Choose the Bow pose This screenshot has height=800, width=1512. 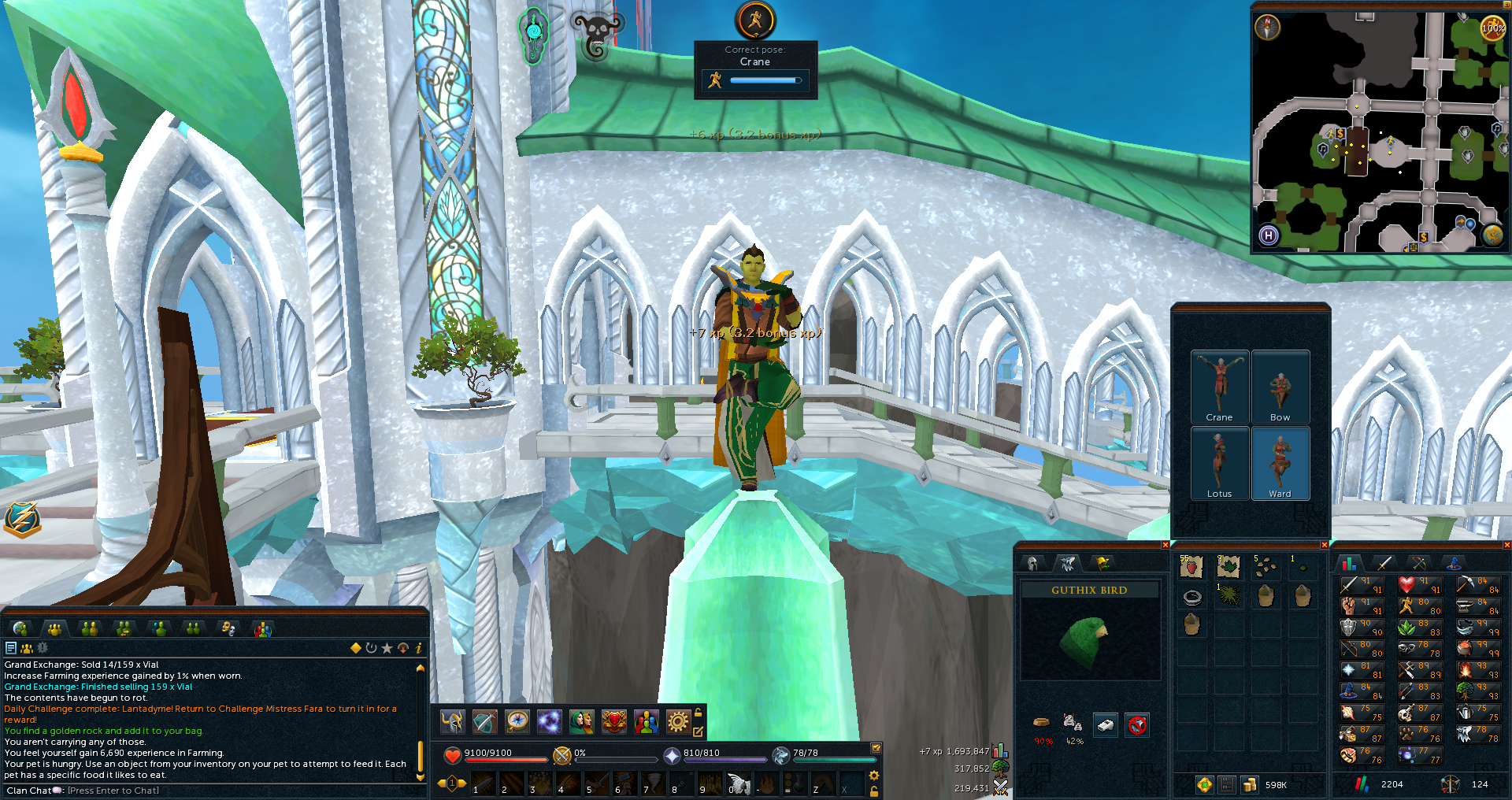pos(1280,386)
